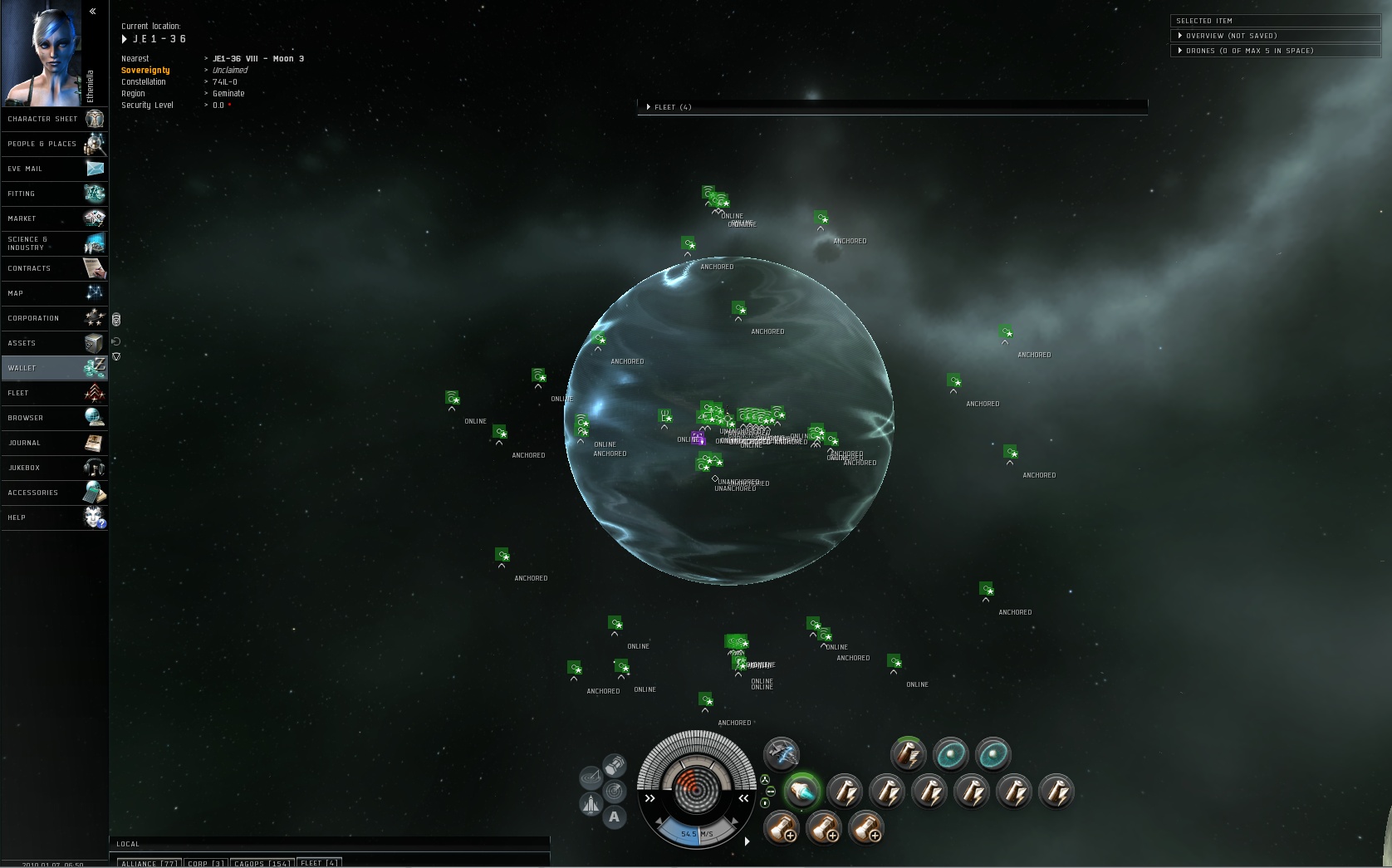This screenshot has width=1392, height=868.
Task: Check EVE Mail inbox
Action: click(x=55, y=169)
